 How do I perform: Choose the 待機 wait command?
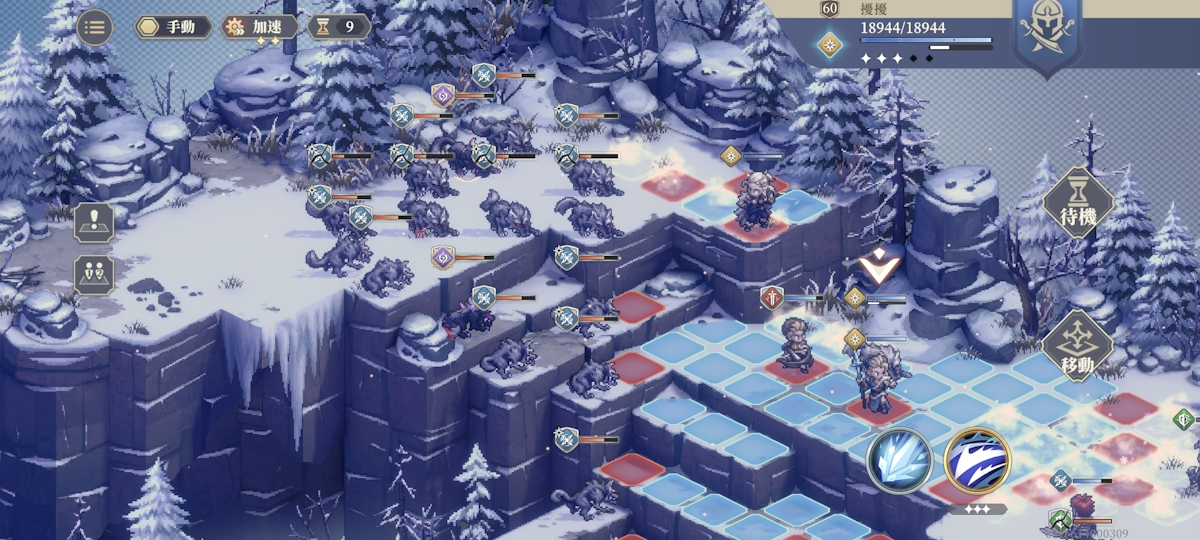click(1078, 202)
